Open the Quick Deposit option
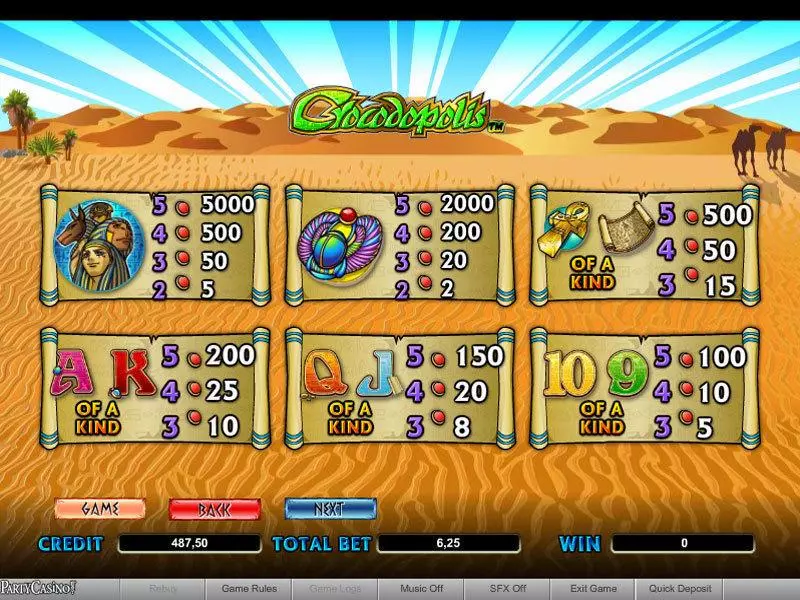Image resolution: width=800 pixels, height=600 pixels. pos(680,589)
